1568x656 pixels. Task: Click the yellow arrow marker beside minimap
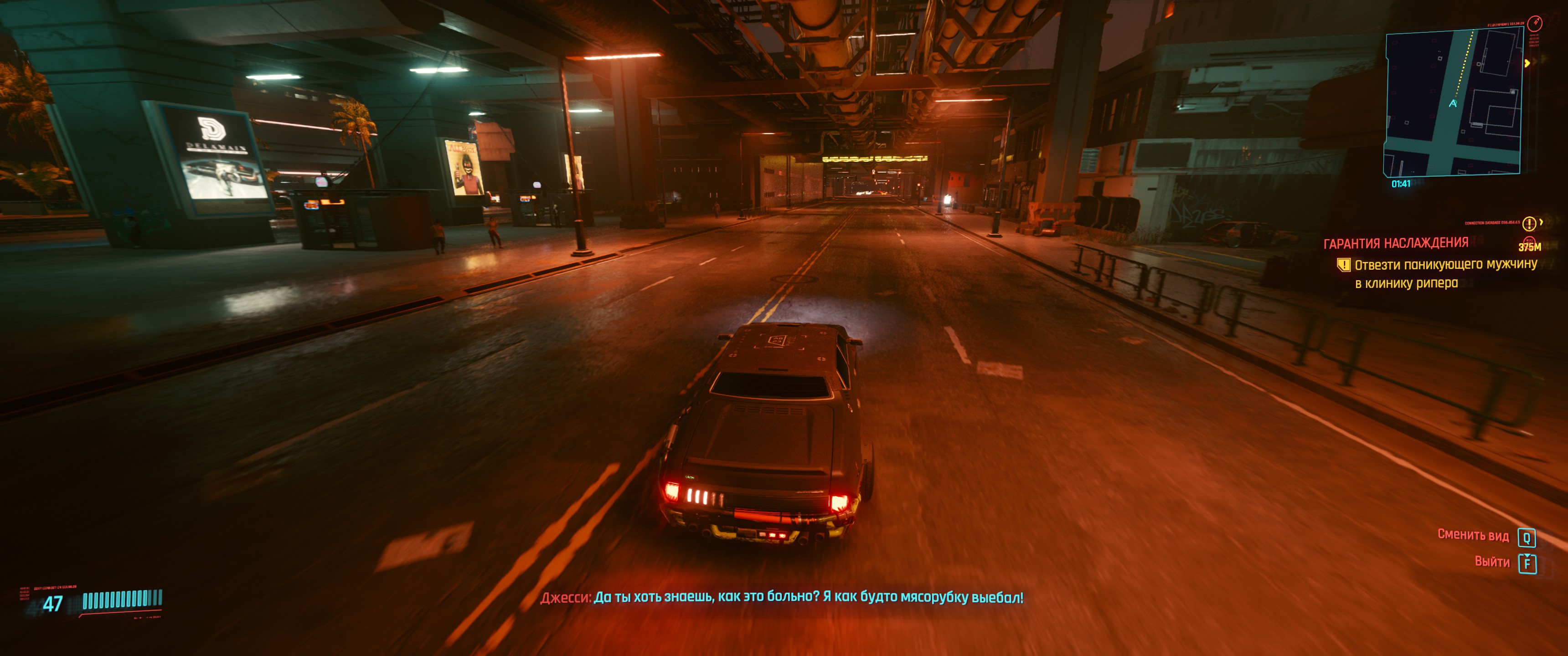click(x=1527, y=63)
